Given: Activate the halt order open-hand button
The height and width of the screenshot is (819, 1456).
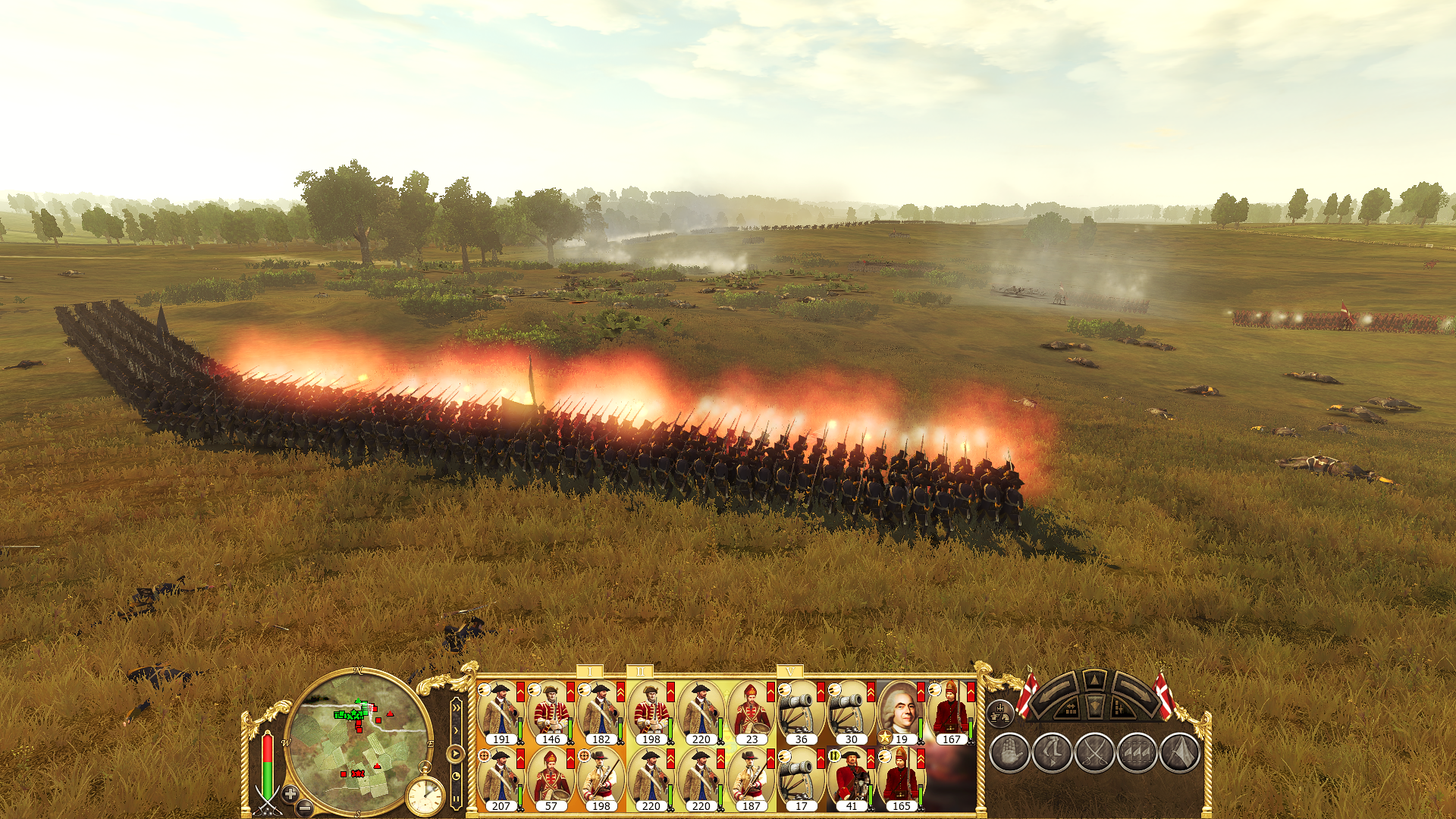Looking at the screenshot, I should coord(1009,753).
